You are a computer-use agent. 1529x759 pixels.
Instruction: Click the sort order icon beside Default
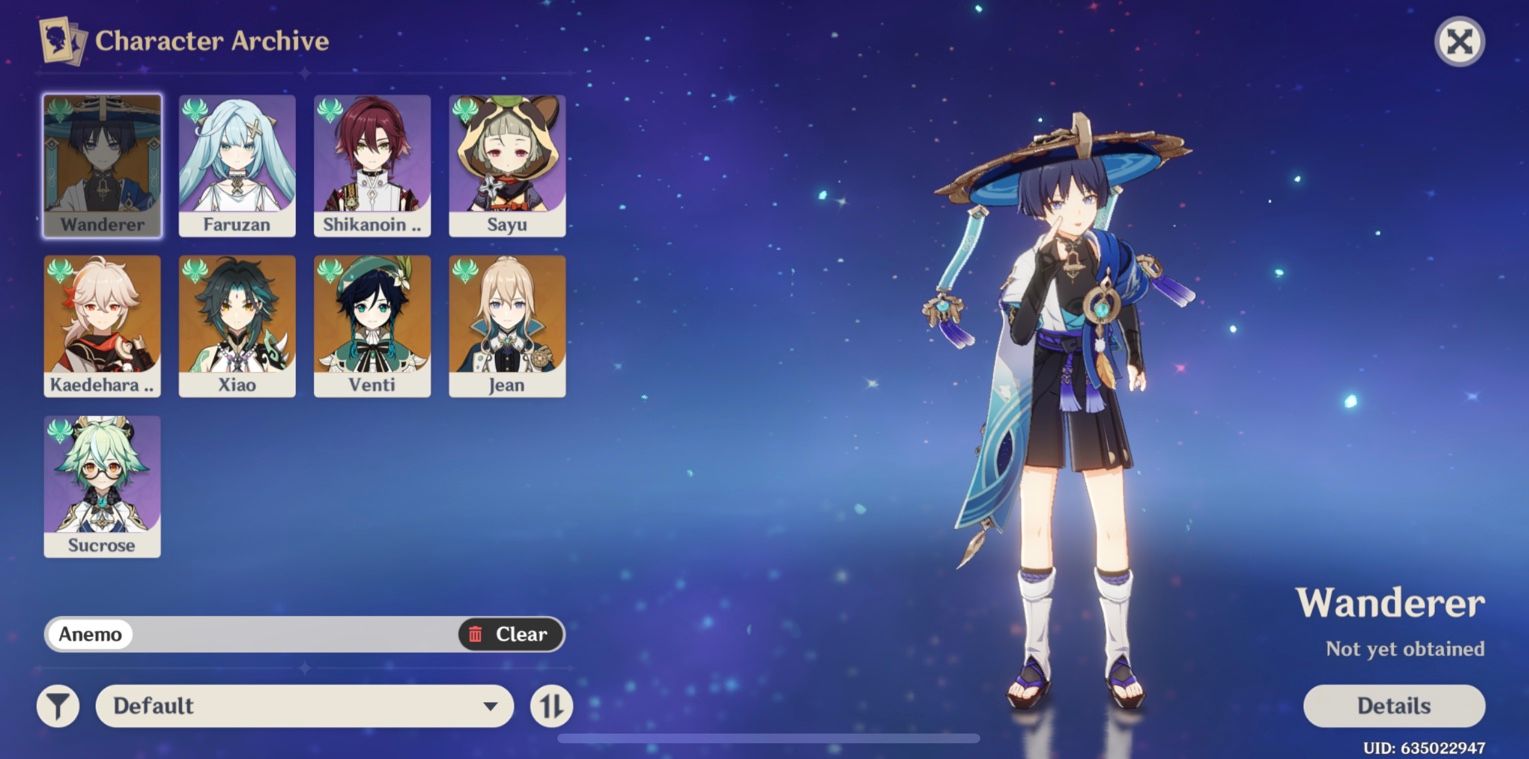pyautogui.click(x=550, y=706)
